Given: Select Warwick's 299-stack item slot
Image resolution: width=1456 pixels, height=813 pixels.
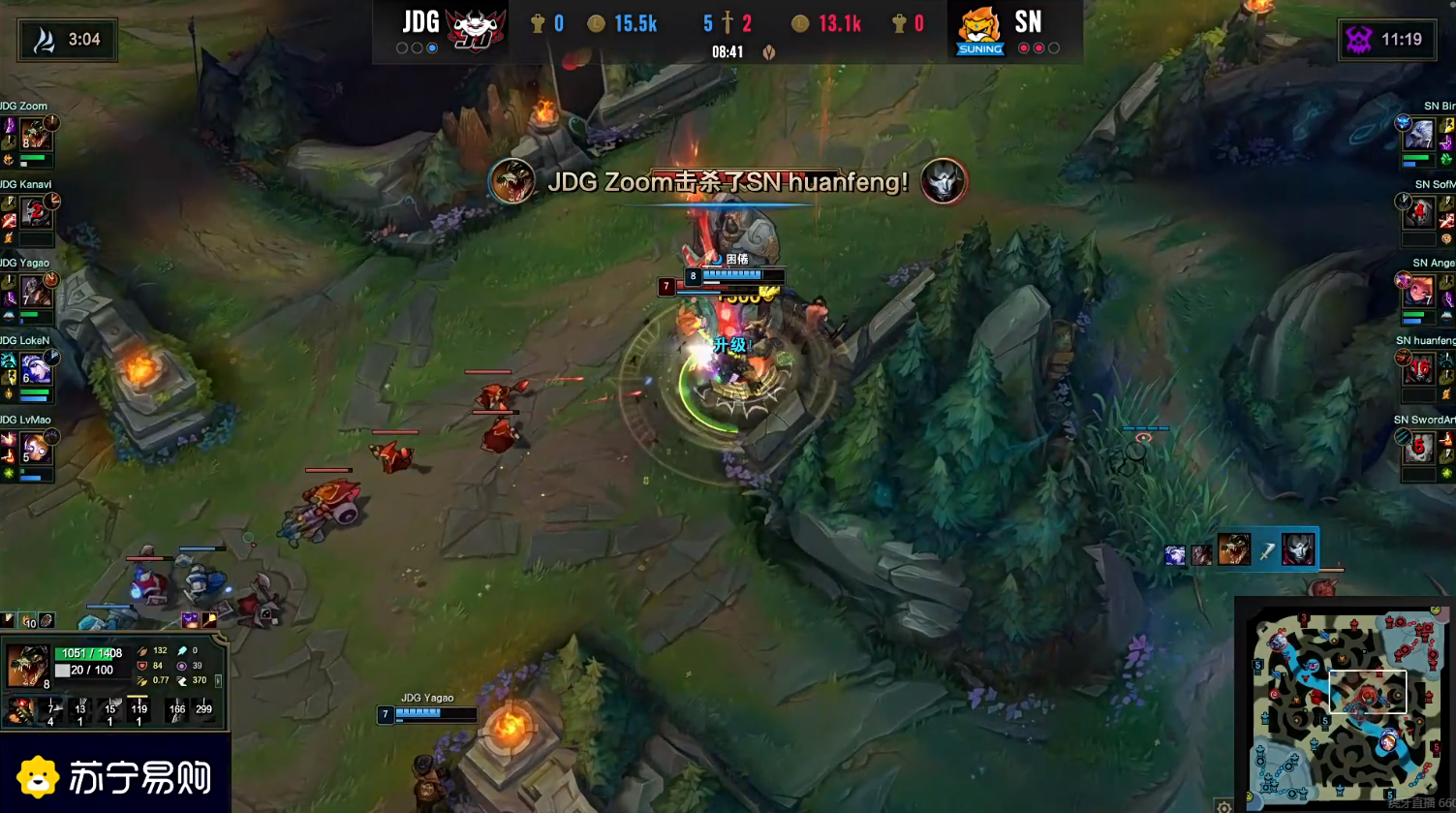Looking at the screenshot, I should (x=204, y=708).
